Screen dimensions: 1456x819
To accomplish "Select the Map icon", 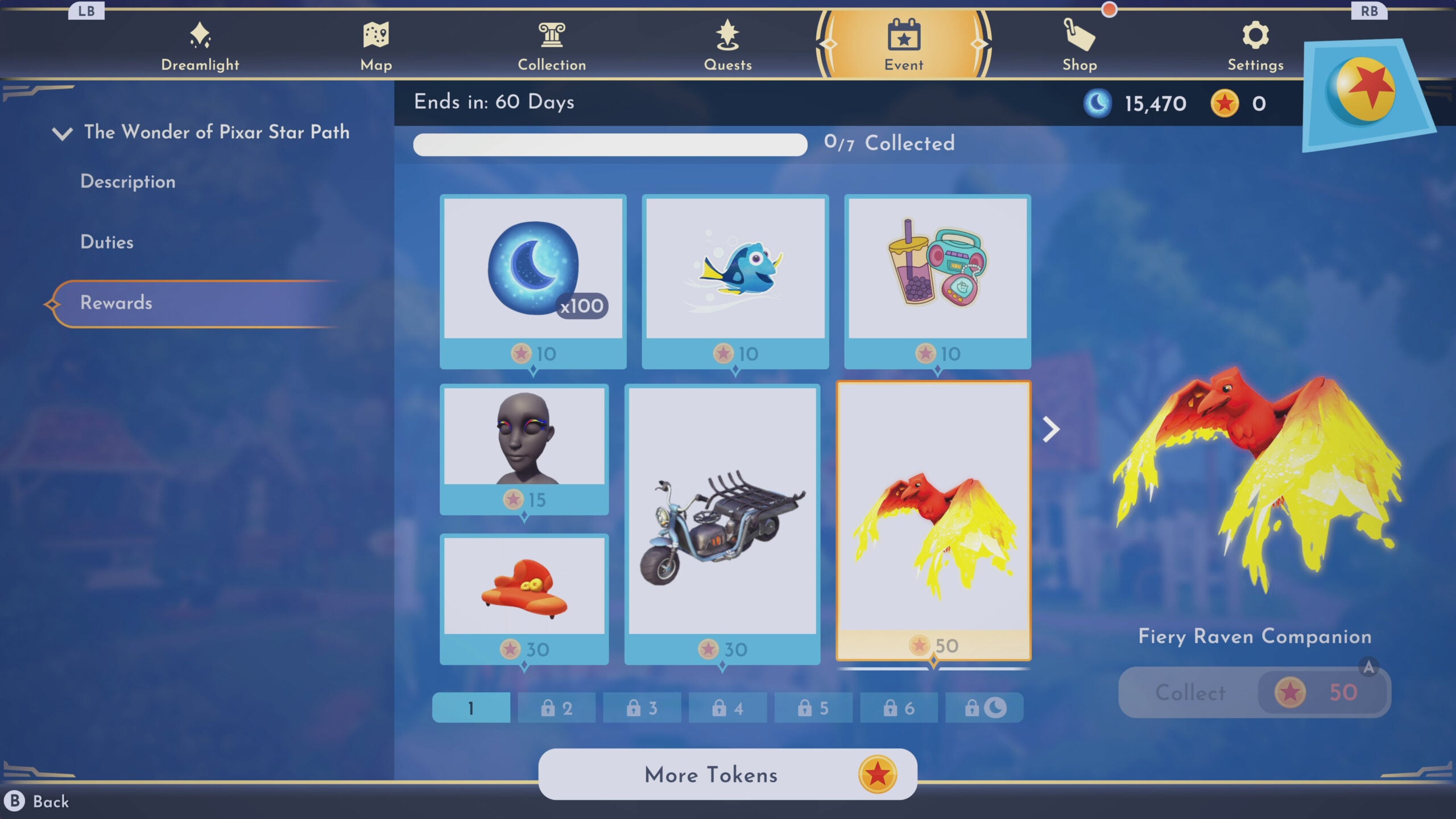I will 375,38.
